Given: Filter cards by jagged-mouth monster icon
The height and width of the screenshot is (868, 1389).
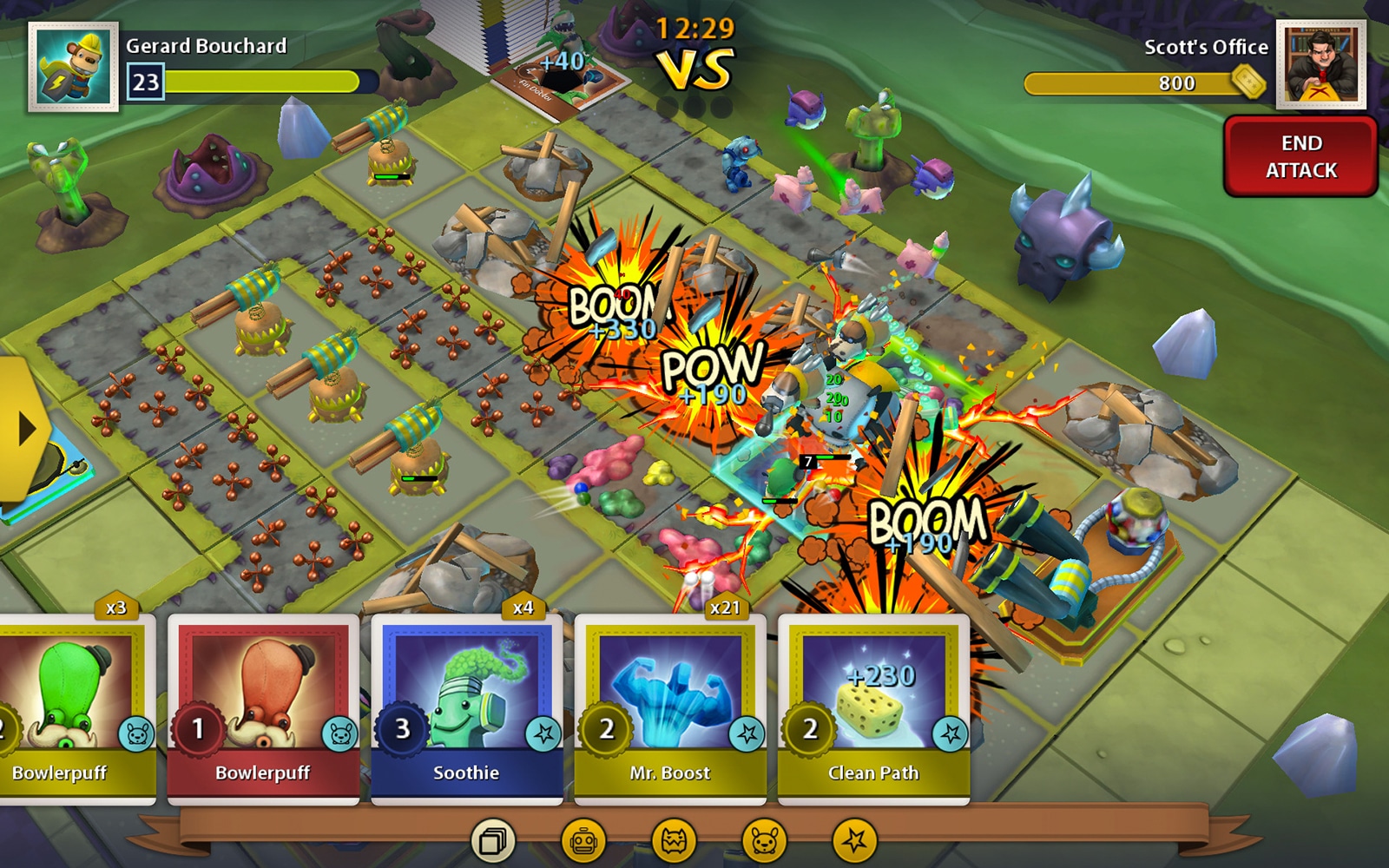Looking at the screenshot, I should 674,840.
